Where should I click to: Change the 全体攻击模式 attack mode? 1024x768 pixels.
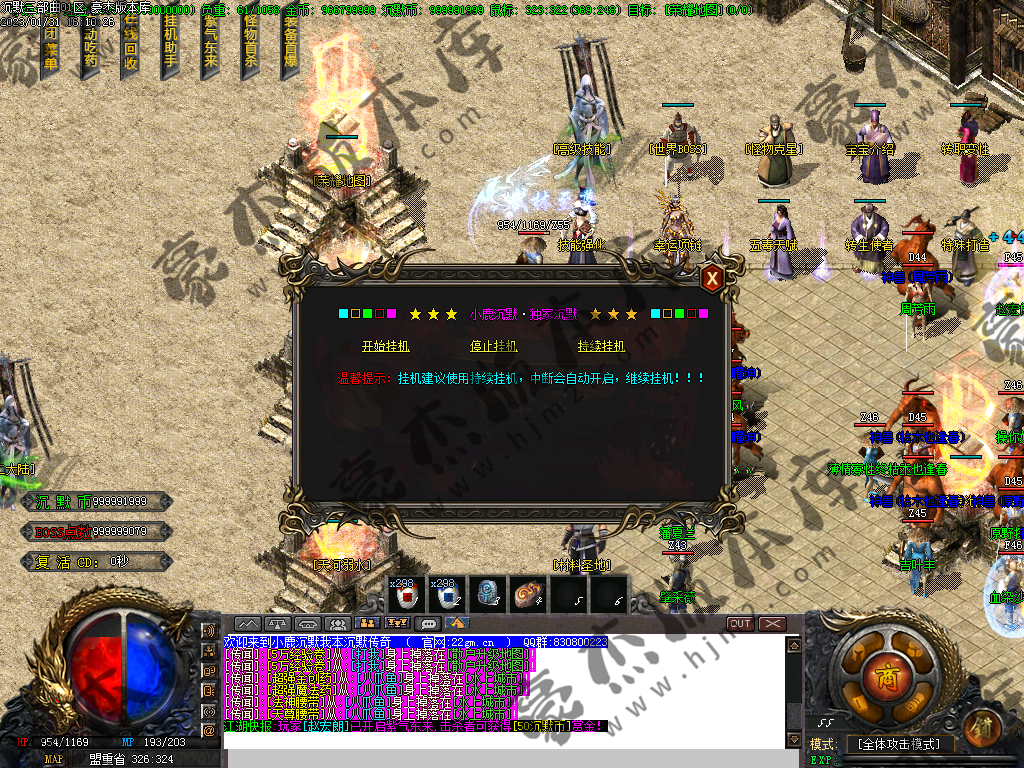[899, 745]
